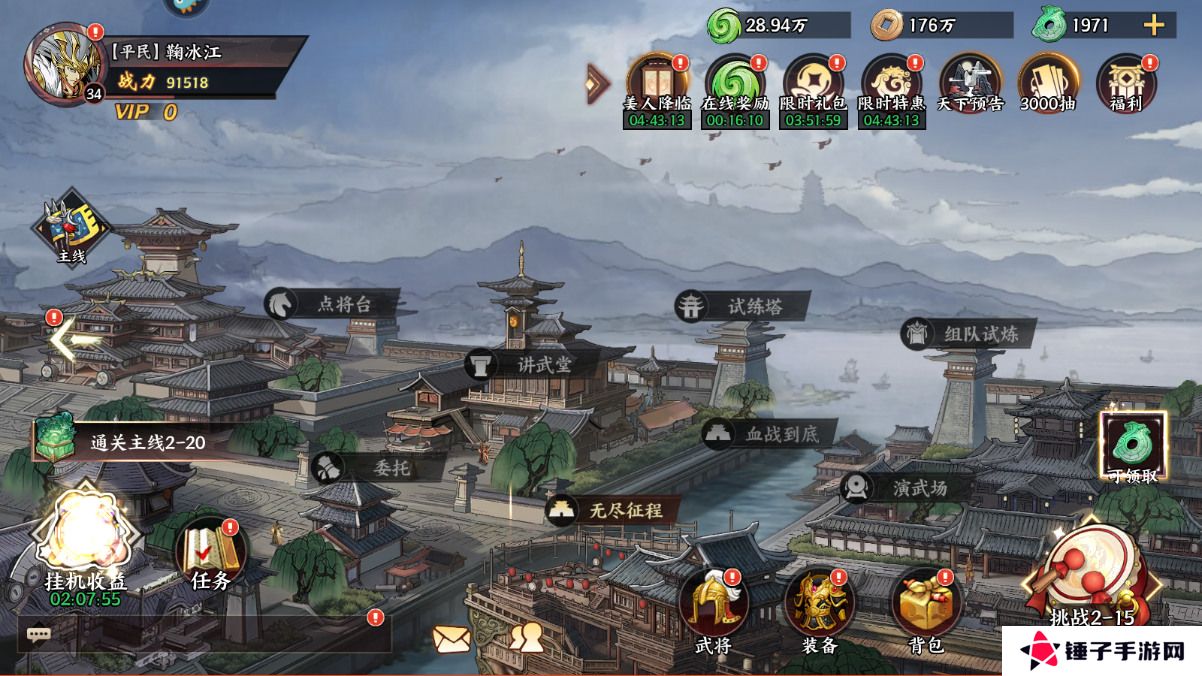
Task: Open the 限时礼包 limited gift pack
Action: 812,82
